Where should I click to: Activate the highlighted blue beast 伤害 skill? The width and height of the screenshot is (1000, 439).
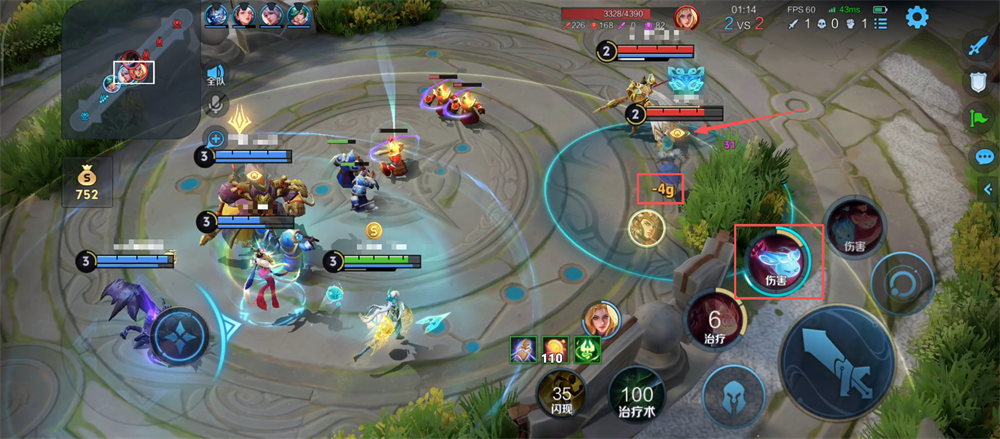[777, 260]
